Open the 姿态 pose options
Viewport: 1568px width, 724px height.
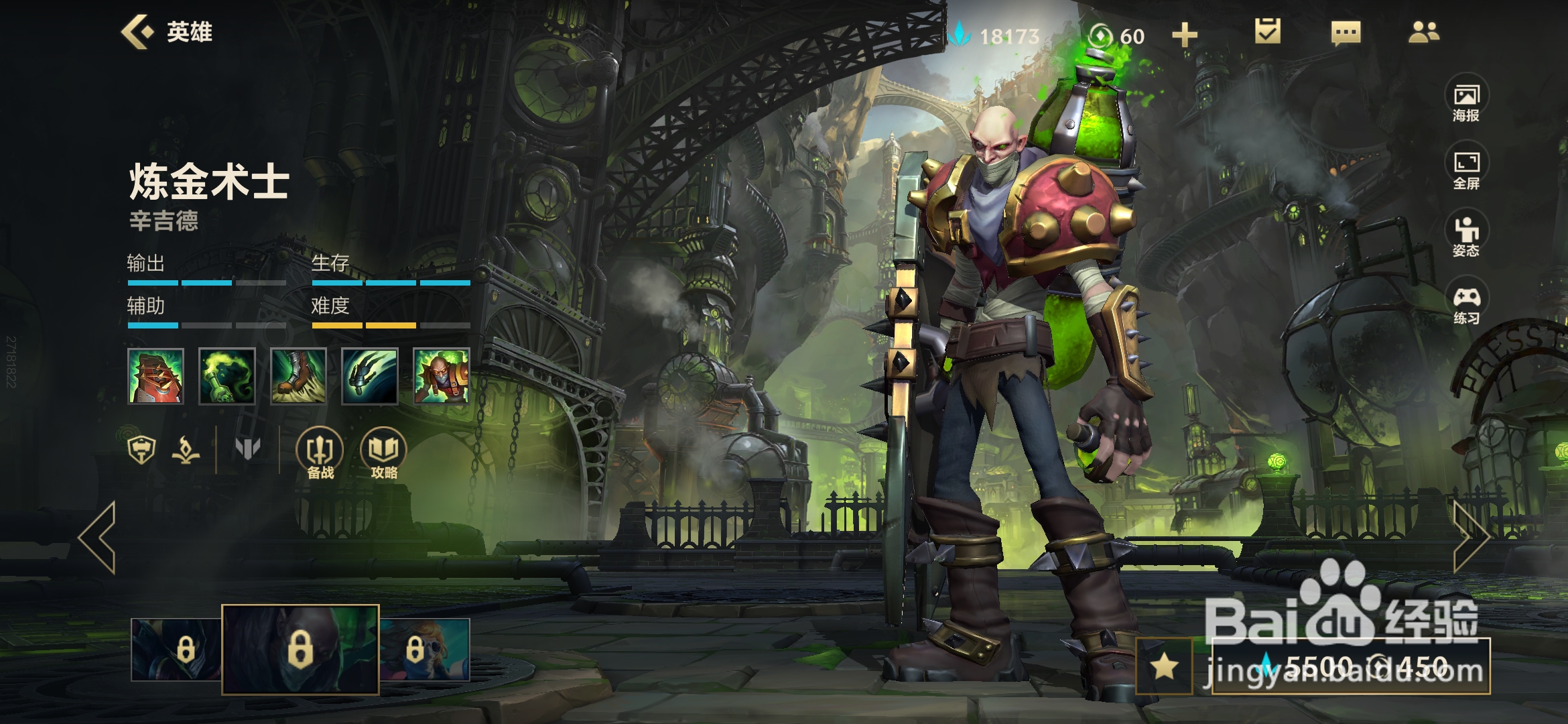click(1466, 236)
